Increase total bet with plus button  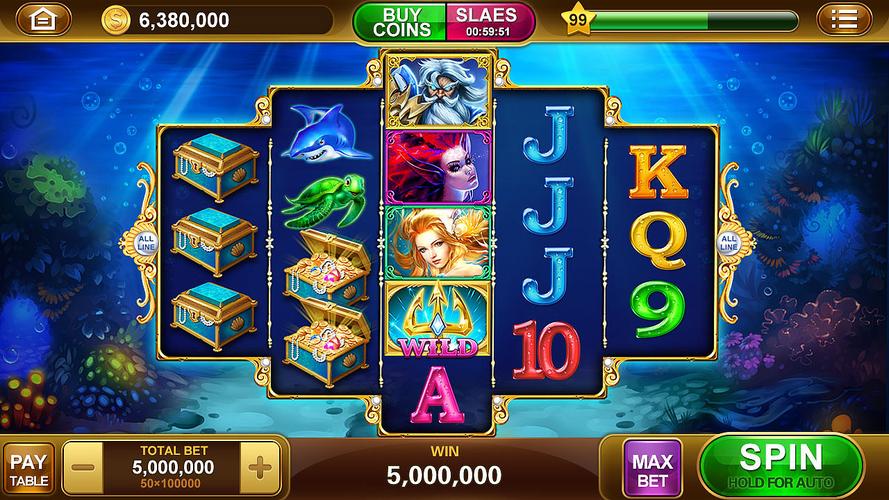(258, 468)
